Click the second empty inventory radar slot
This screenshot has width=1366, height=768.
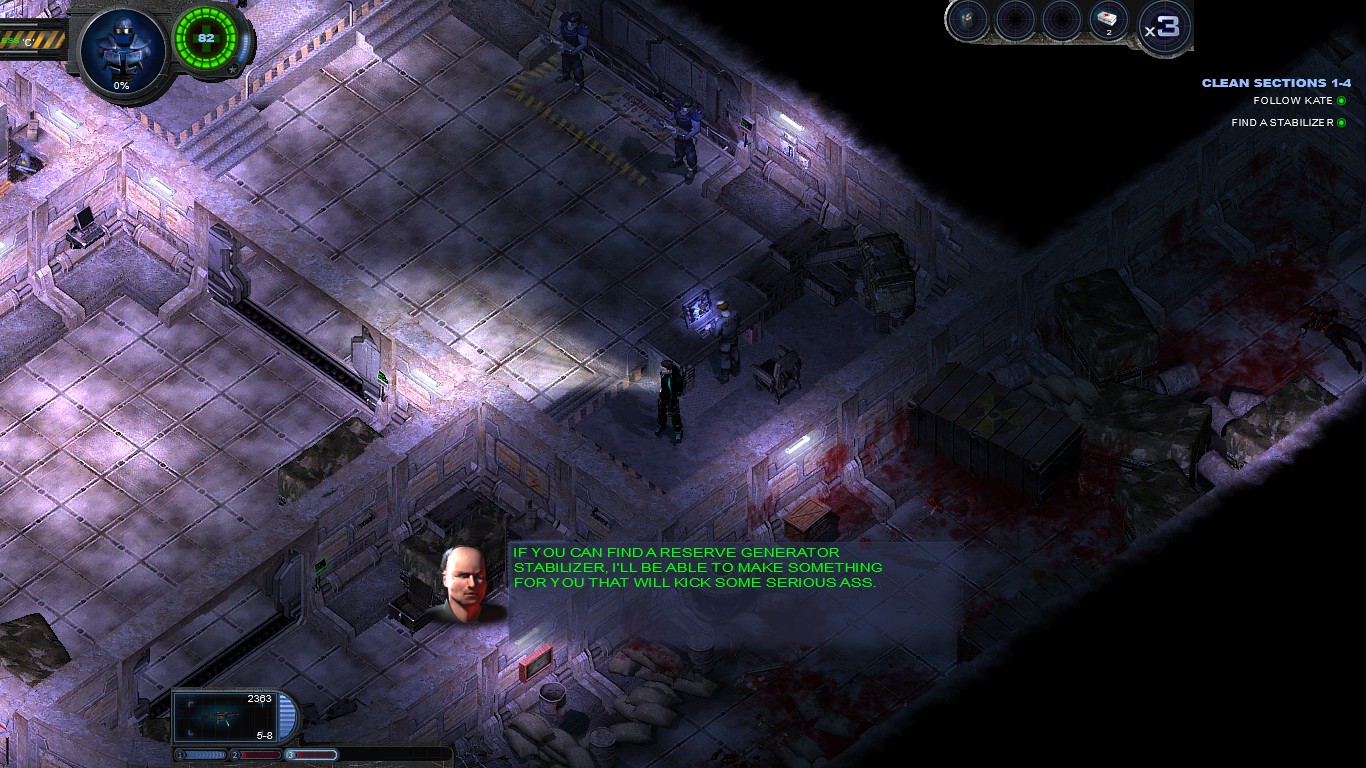point(1013,20)
